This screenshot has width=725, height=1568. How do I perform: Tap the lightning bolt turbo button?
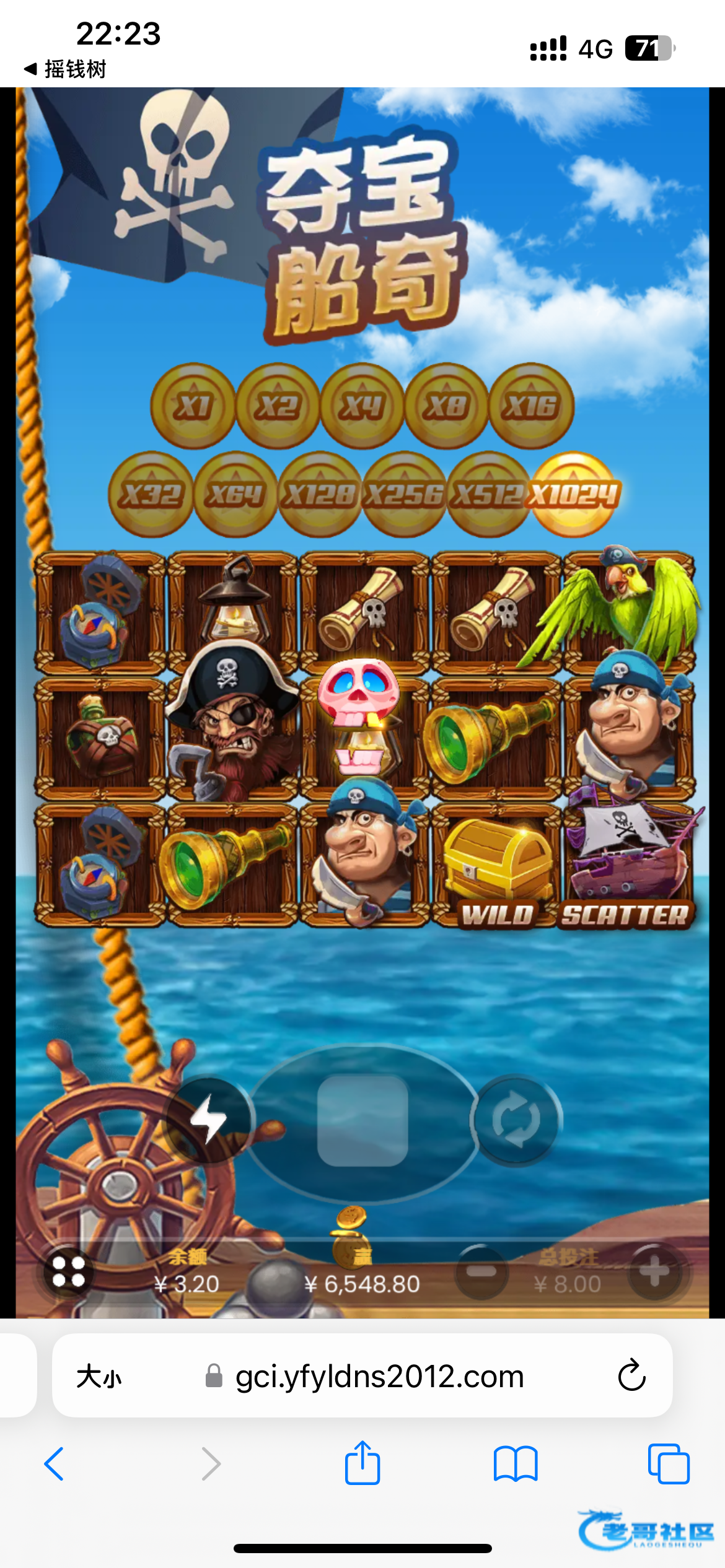(208, 1120)
